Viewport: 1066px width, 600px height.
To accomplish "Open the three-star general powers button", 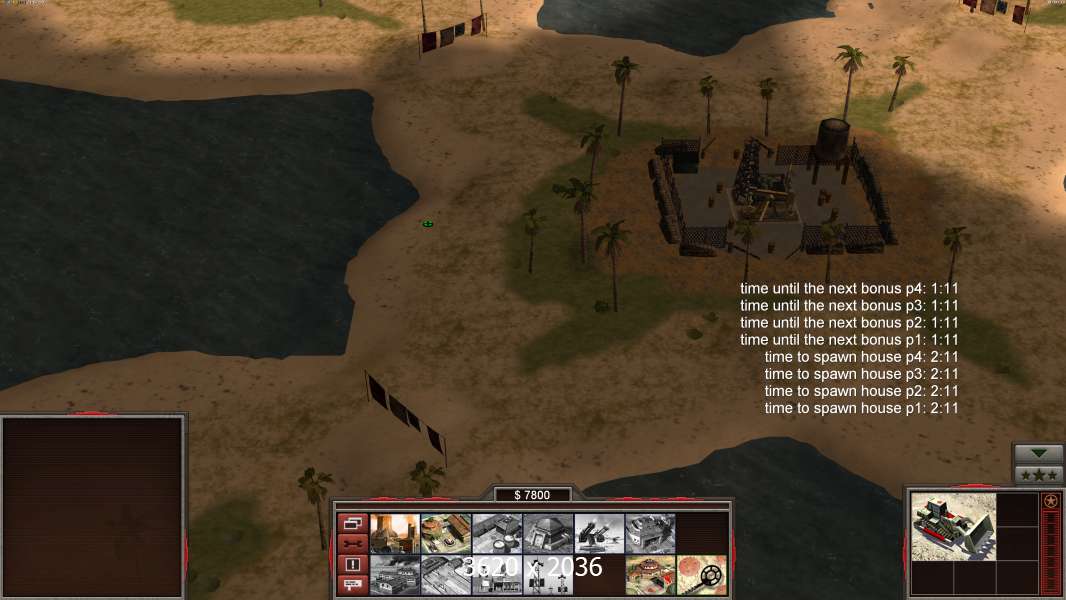I will point(1038,475).
